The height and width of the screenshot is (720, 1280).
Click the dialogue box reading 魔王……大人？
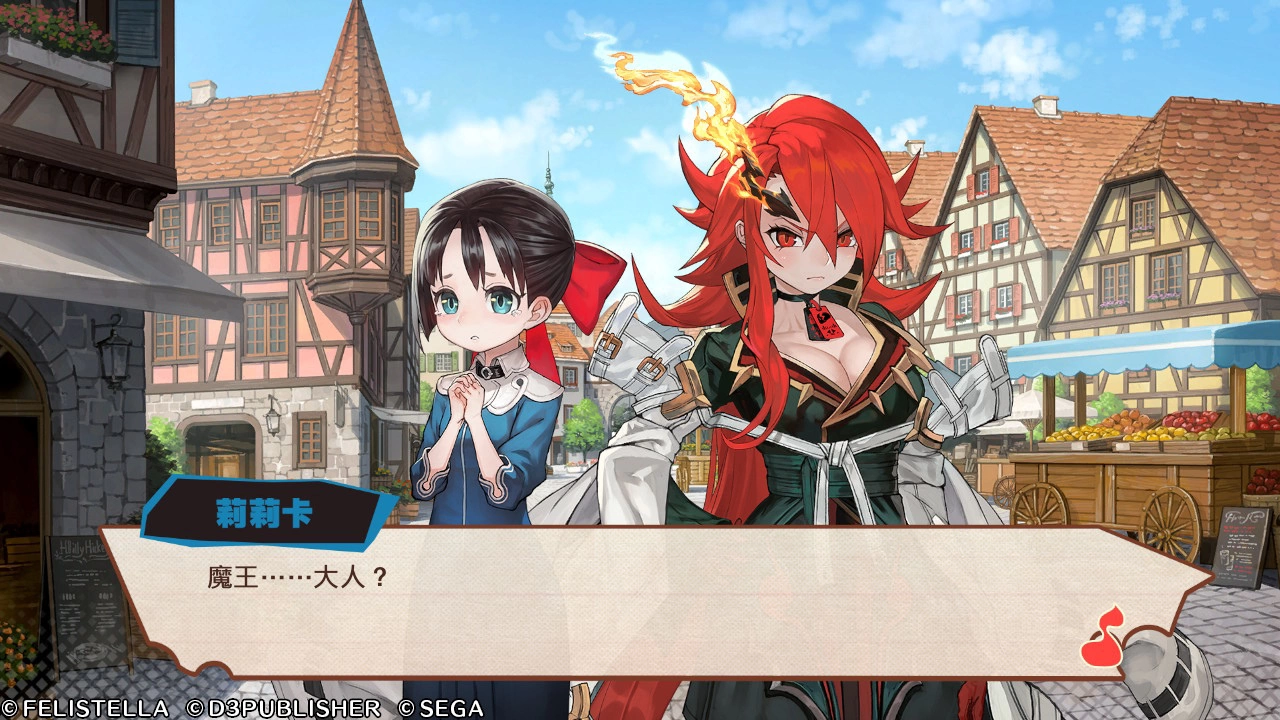point(640,598)
